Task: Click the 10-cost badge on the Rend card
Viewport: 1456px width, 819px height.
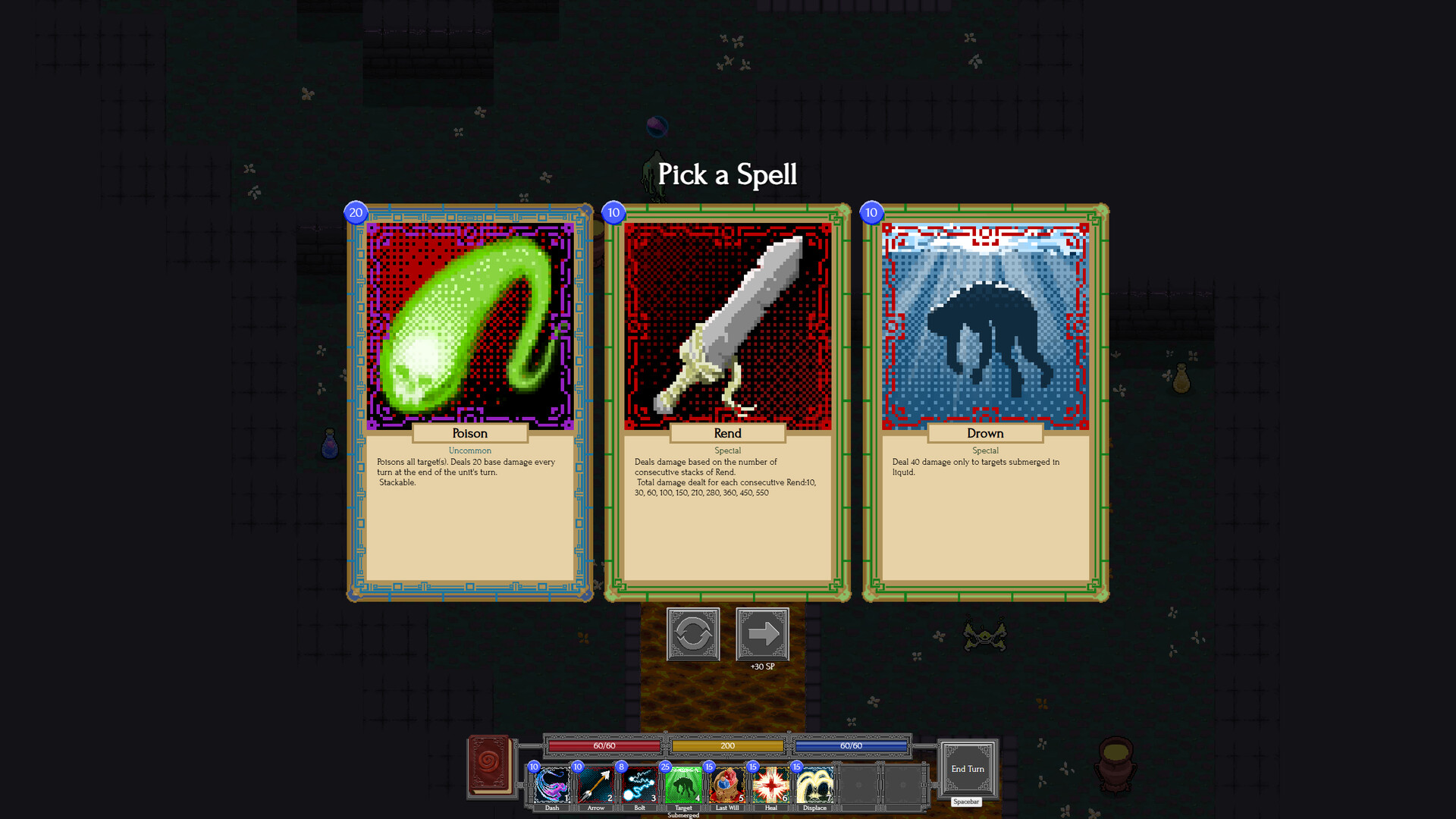Action: click(x=613, y=213)
